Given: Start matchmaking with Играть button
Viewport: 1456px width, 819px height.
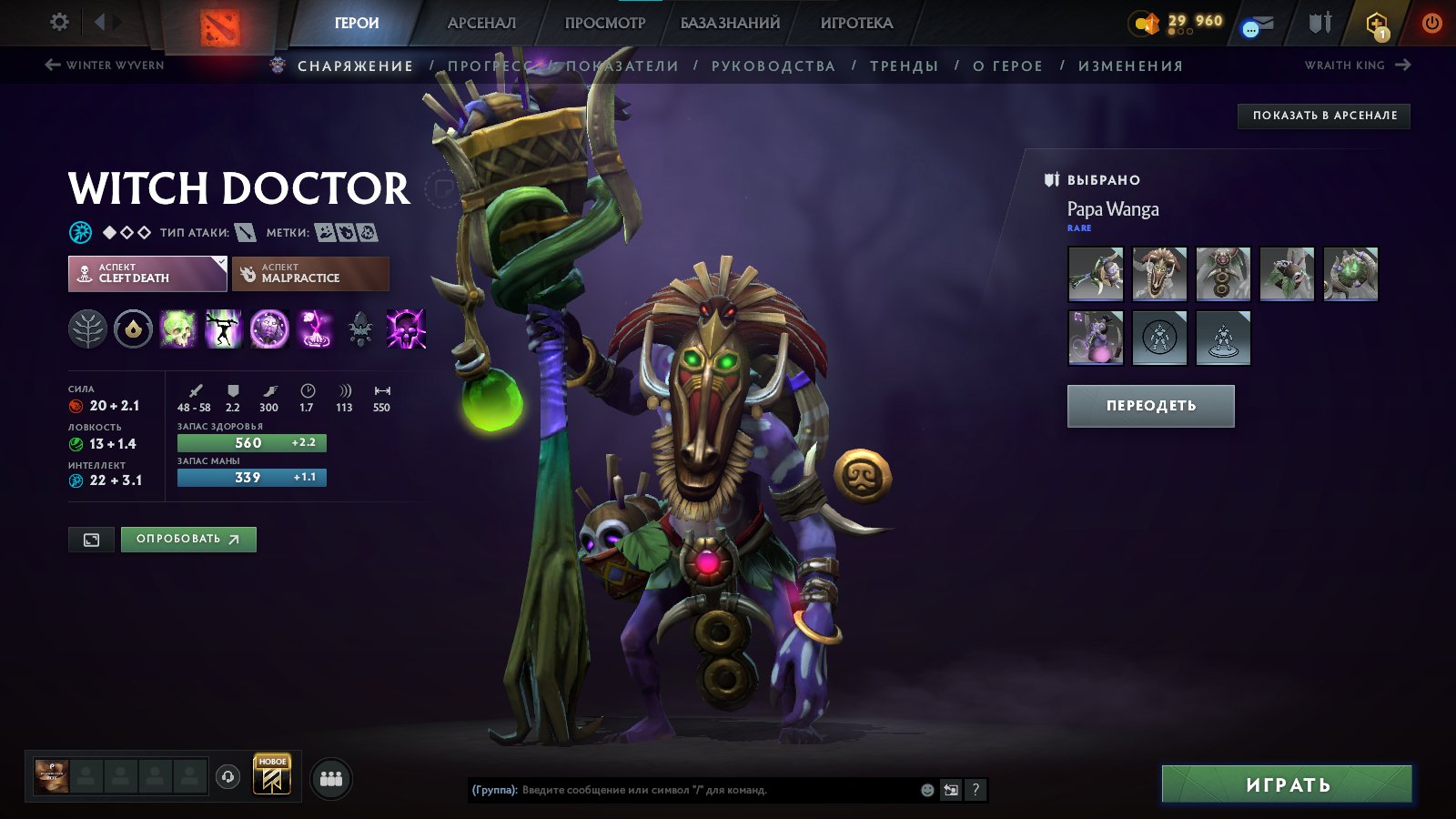Looking at the screenshot, I should [x=1287, y=784].
